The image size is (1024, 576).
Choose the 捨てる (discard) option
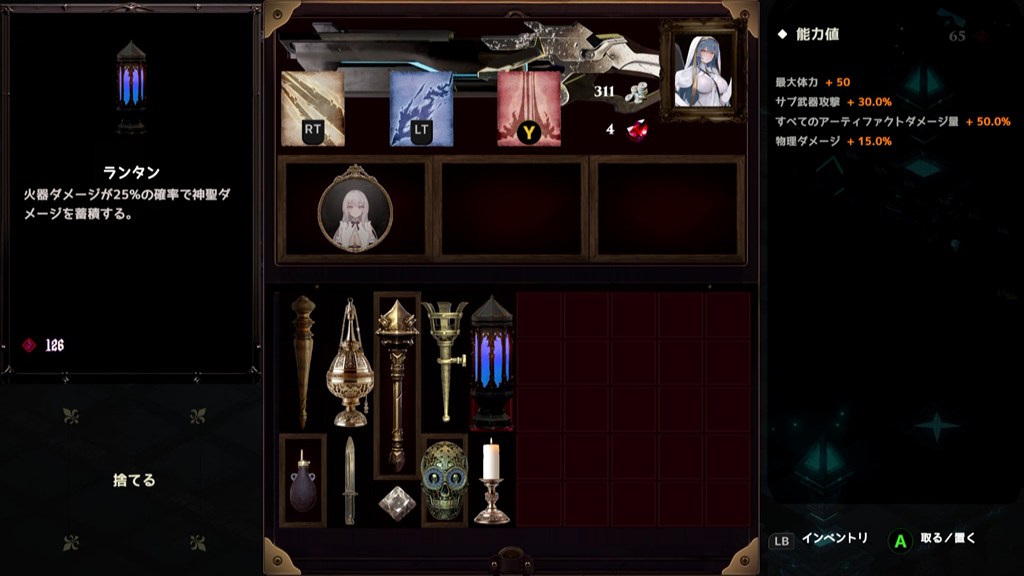pos(134,480)
